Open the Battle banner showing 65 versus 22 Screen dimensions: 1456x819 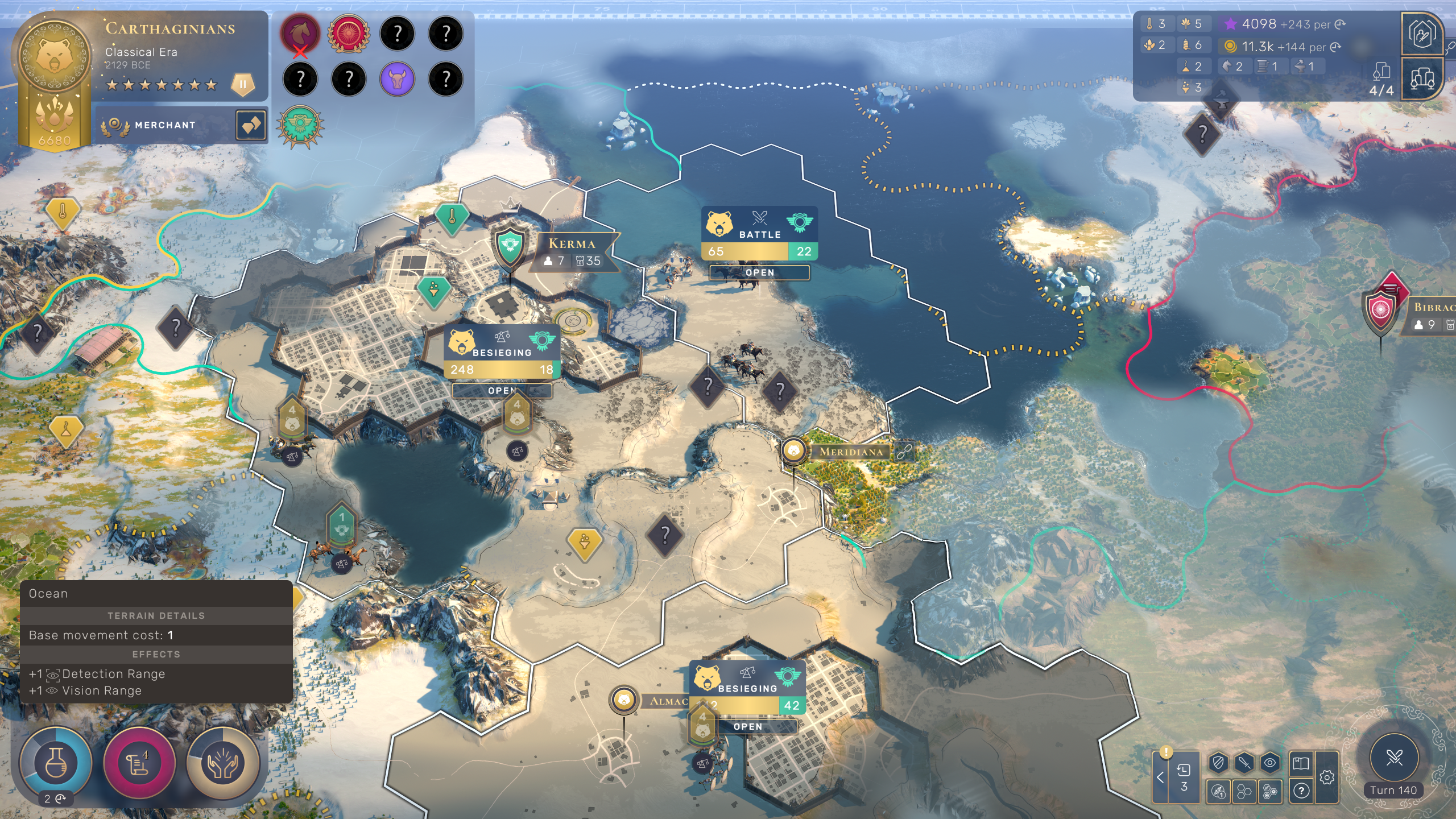[759, 234]
